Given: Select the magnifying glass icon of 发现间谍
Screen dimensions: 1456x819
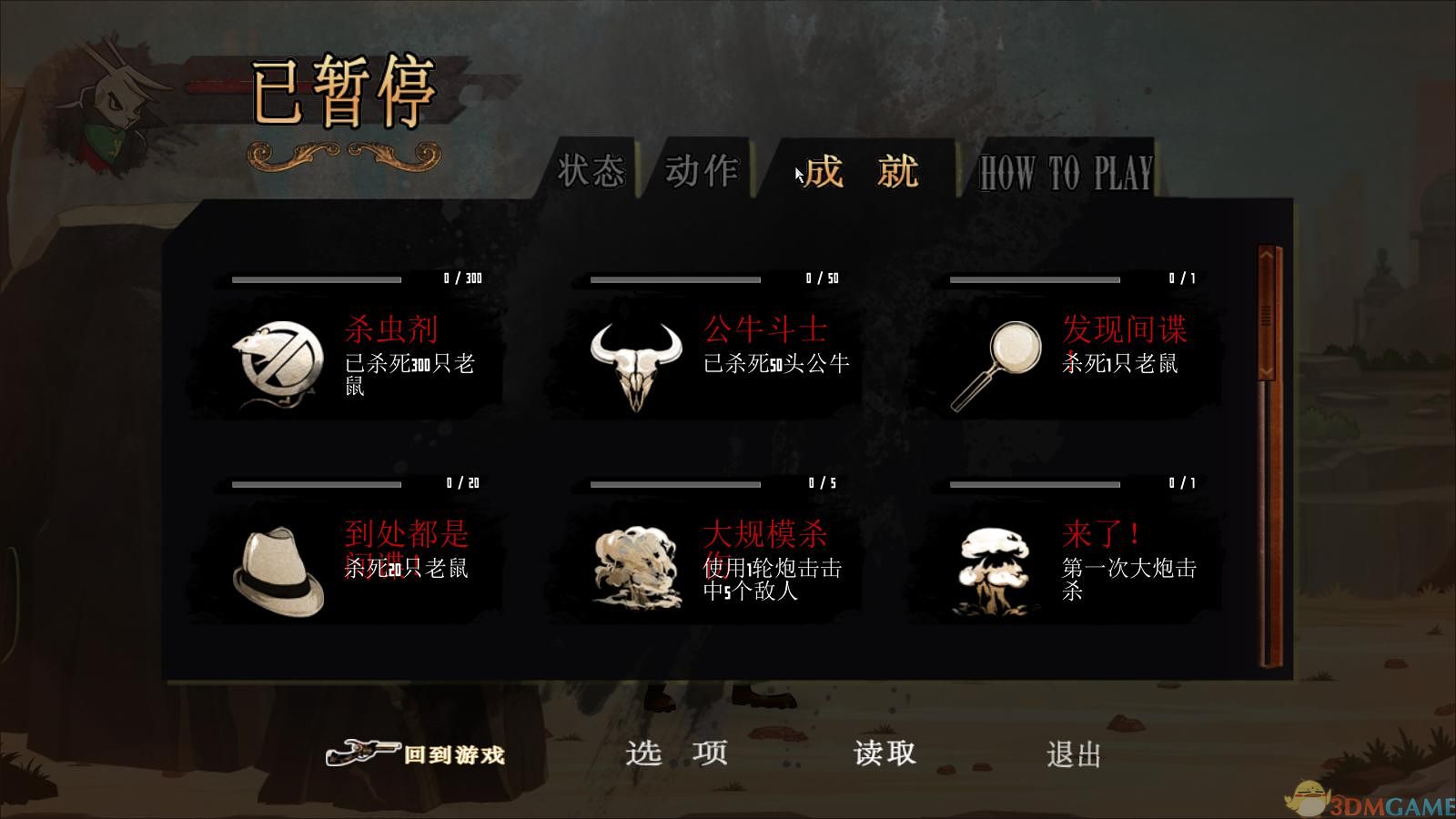Looking at the screenshot, I should click(x=996, y=362).
